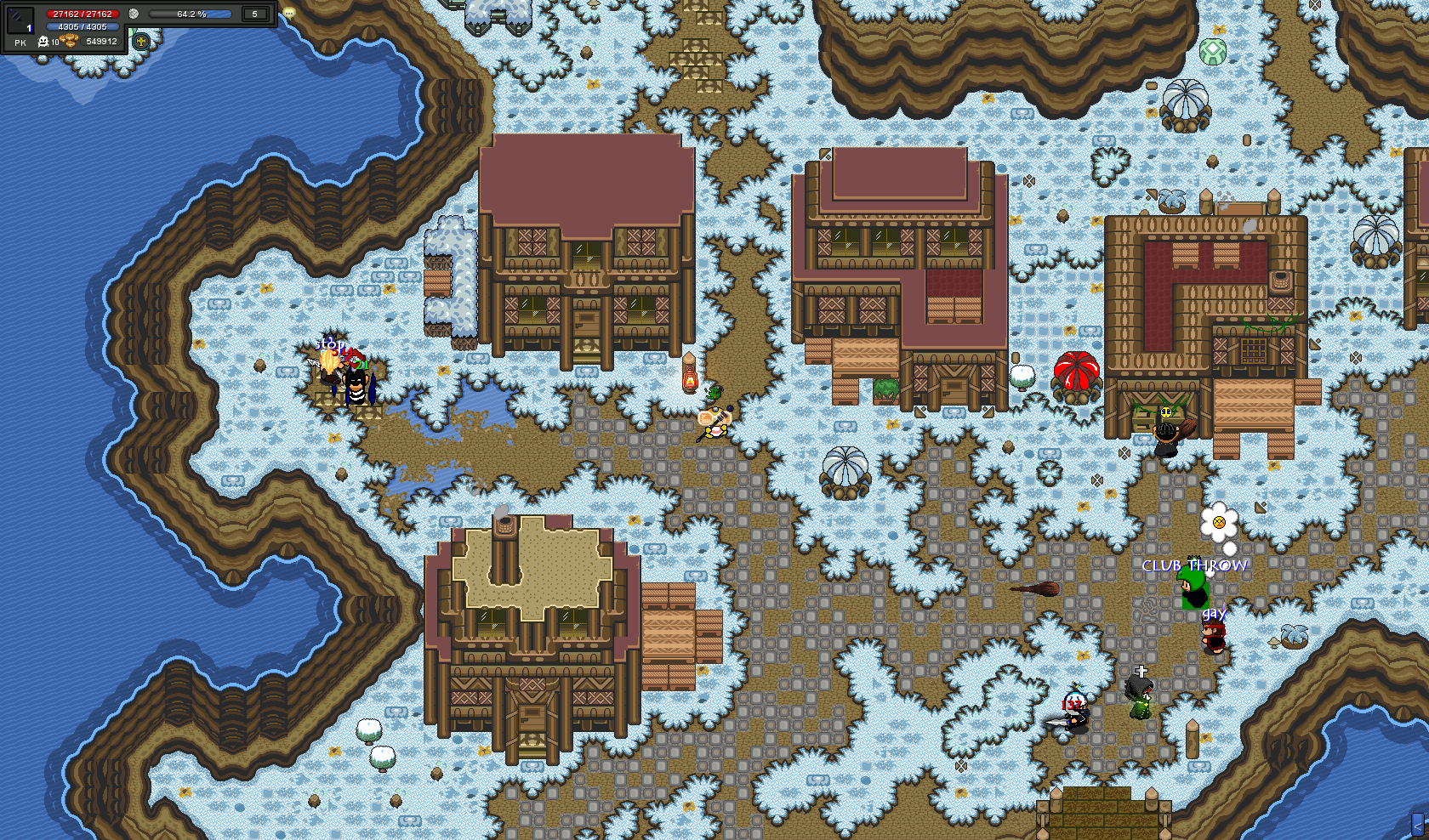This screenshot has height=840, width=1429.
Task: Select the equipped dark wand weapon slot
Action: tap(20, 20)
